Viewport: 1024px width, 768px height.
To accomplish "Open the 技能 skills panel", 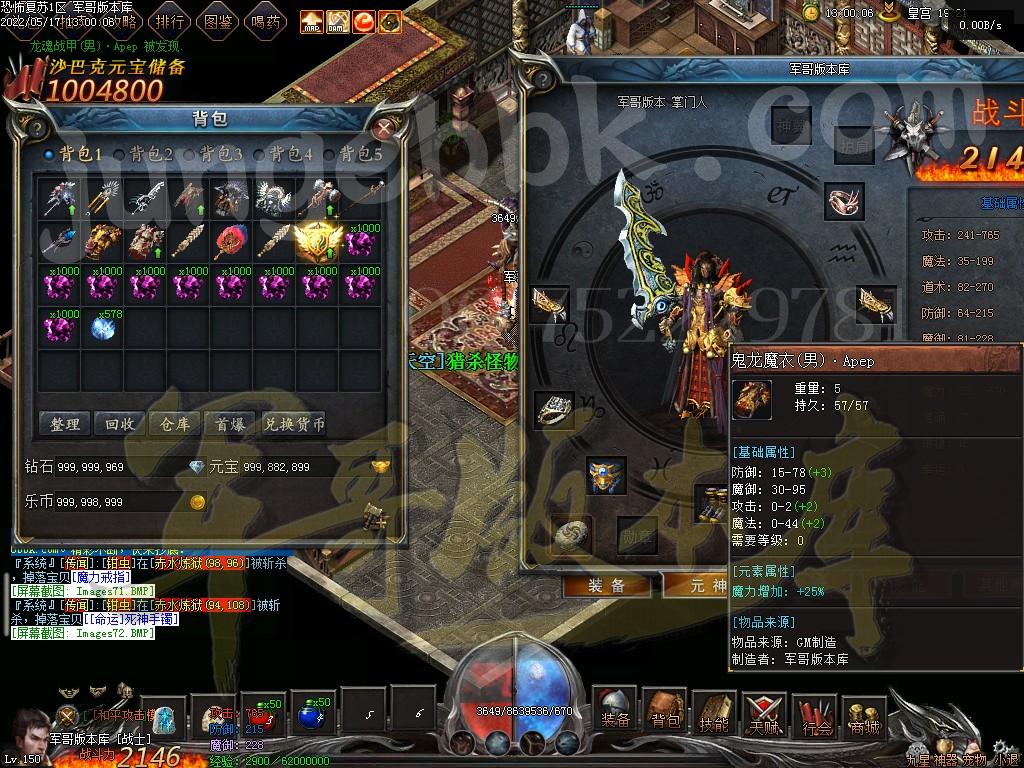I will [714, 713].
